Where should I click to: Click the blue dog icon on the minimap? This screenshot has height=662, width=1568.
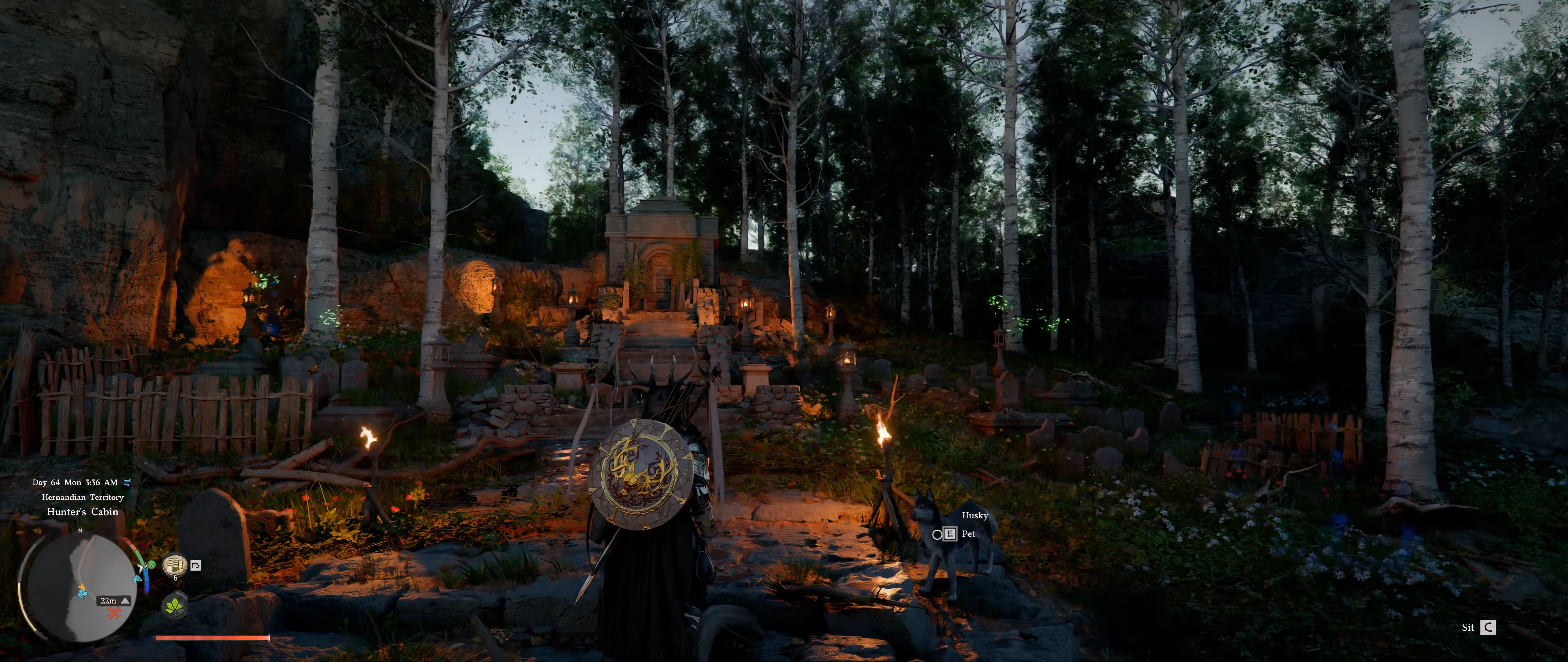(x=83, y=594)
